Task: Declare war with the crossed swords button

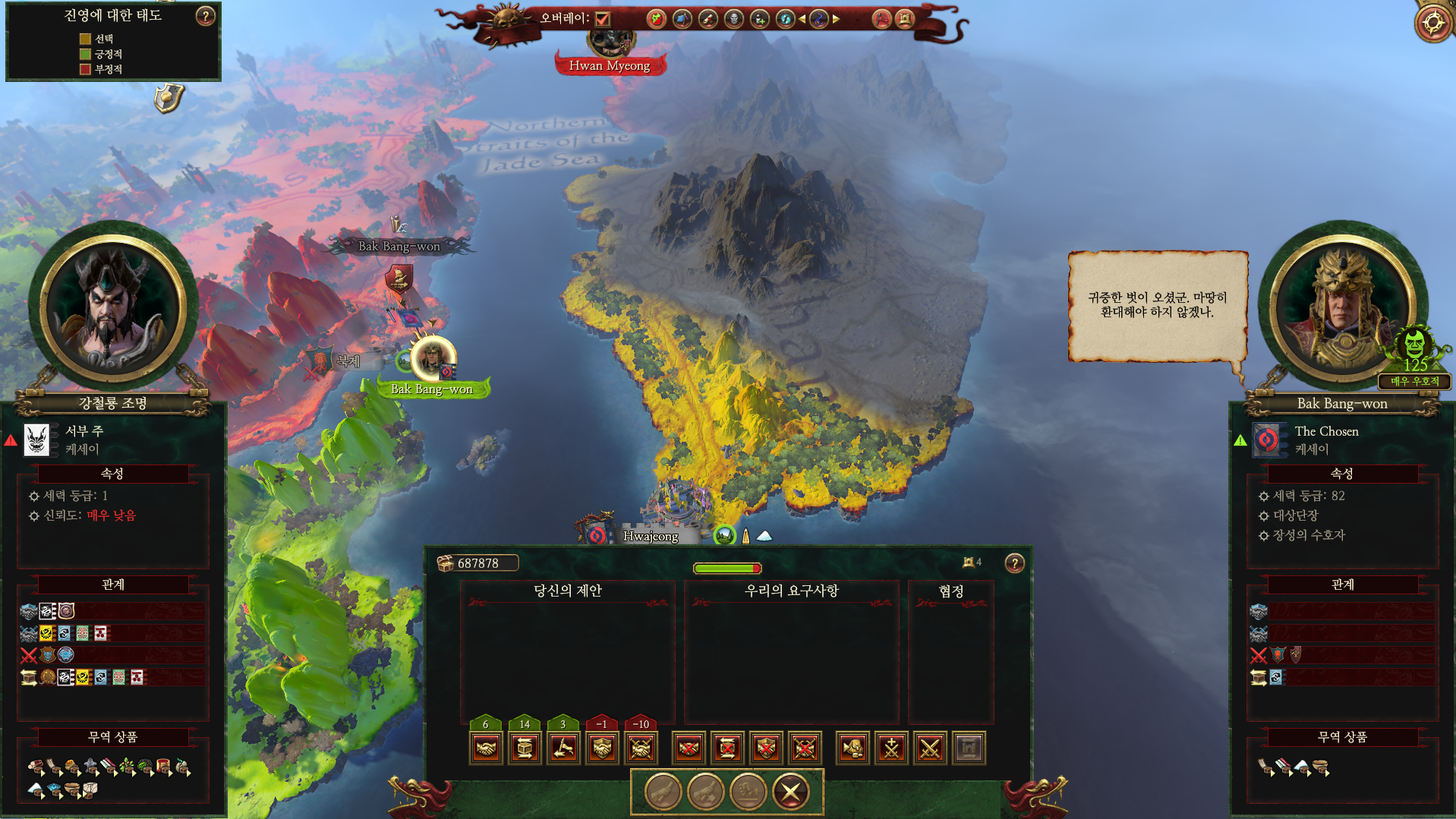Action: 930,748
